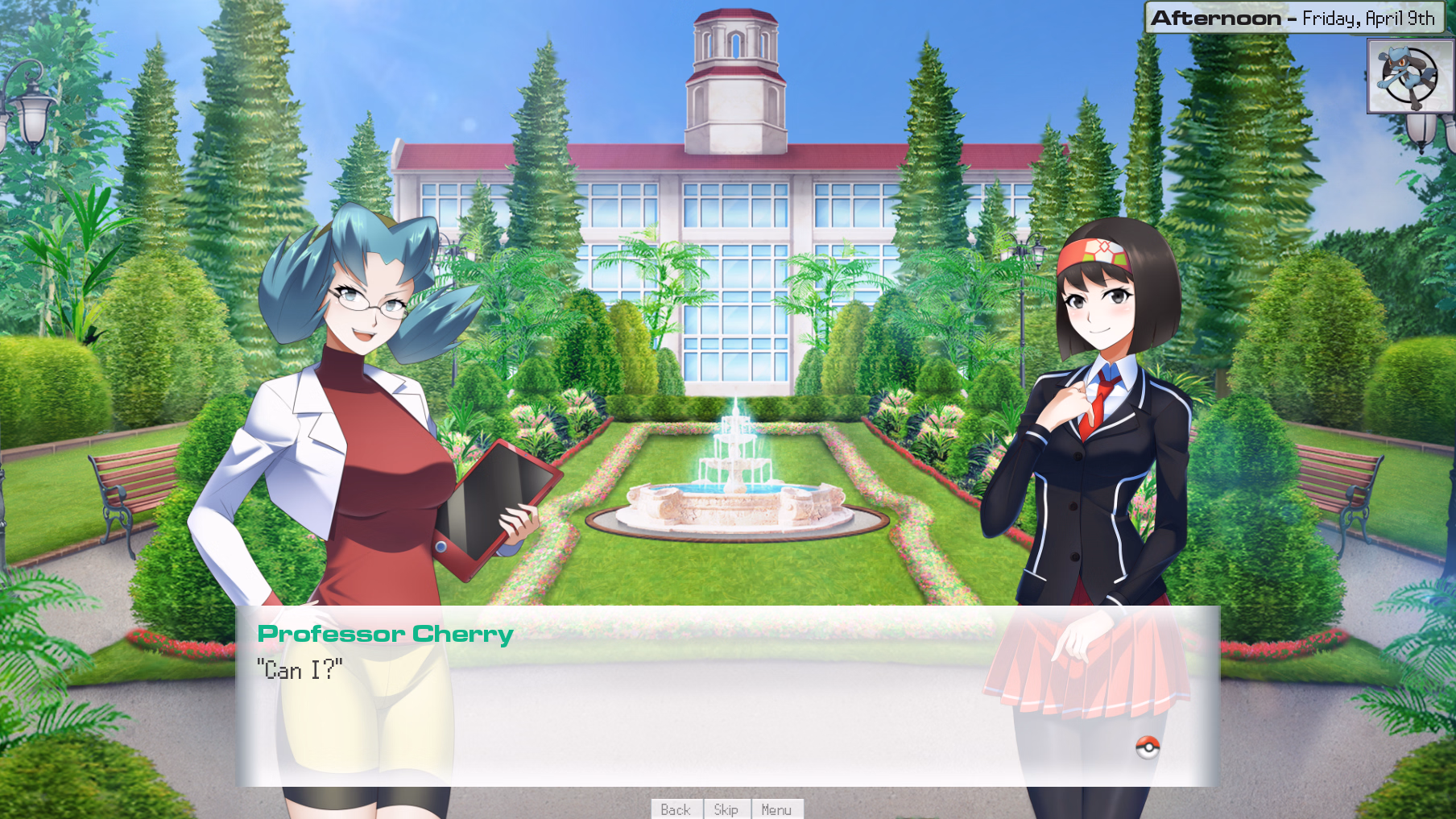Toggle Skip mode for dialogue
Screen dimensions: 1456x819
pos(726,809)
